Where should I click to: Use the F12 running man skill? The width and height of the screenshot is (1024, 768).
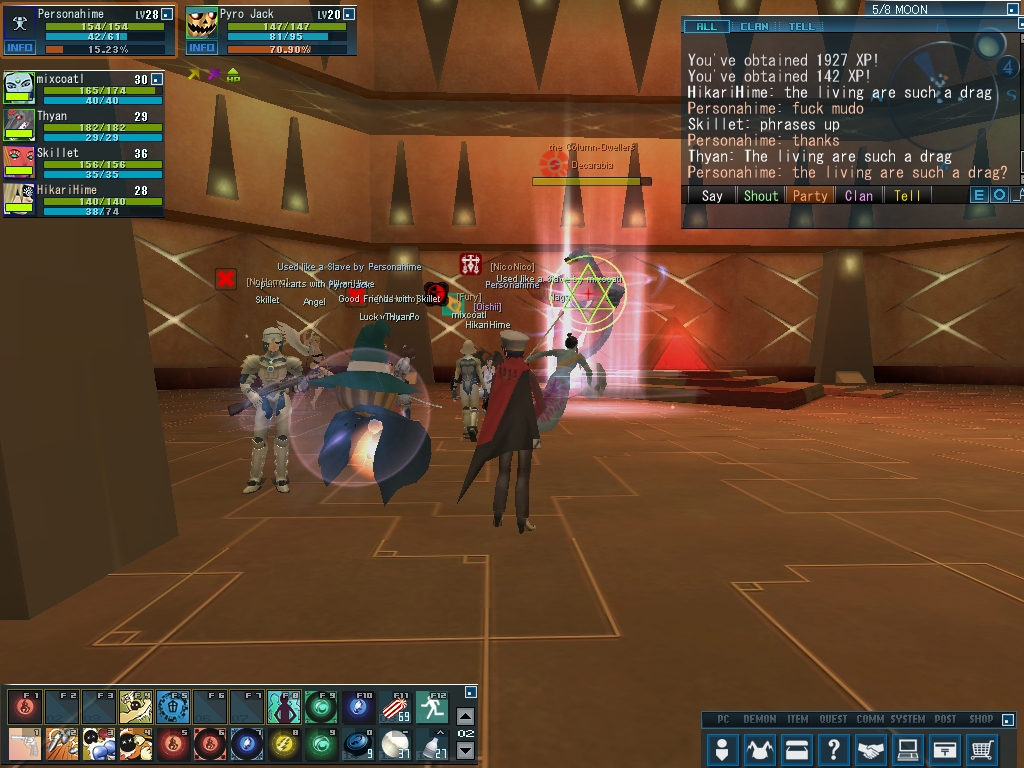(x=433, y=708)
